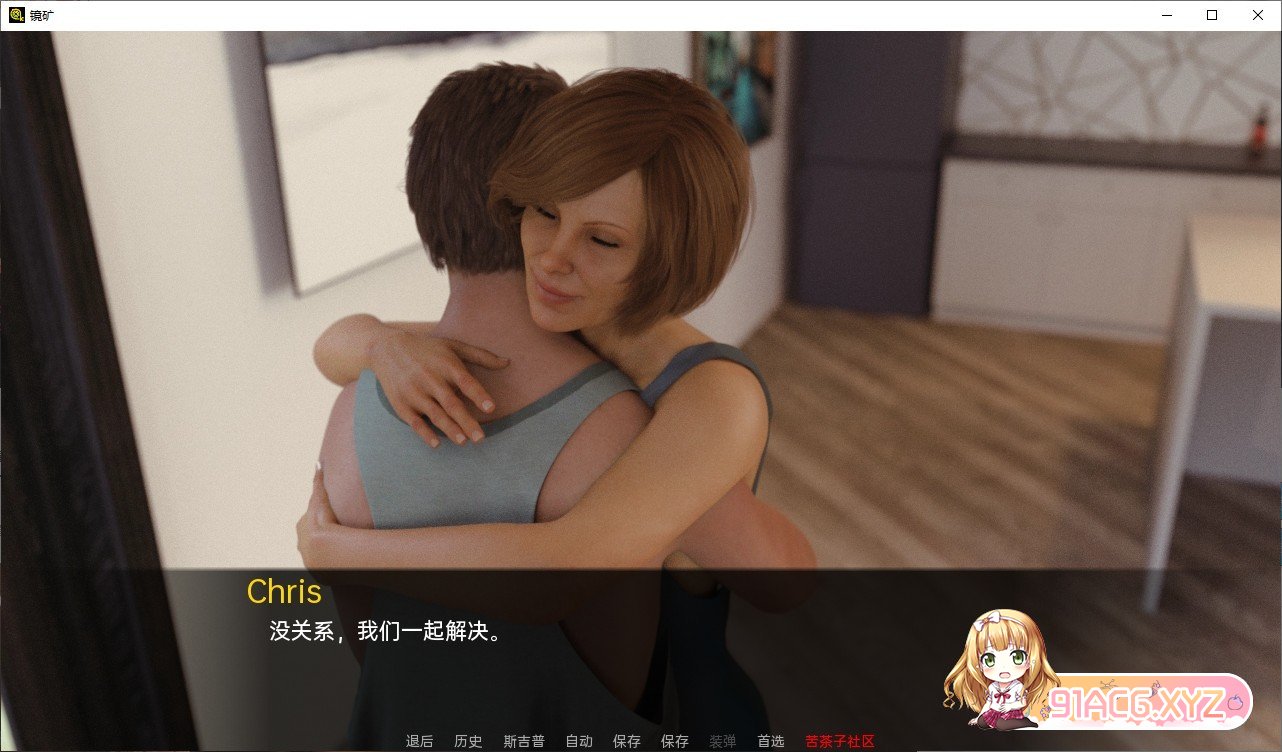Click the greyed 装弹 (Load) button
Viewport: 1282px width, 752px height.
(722, 741)
